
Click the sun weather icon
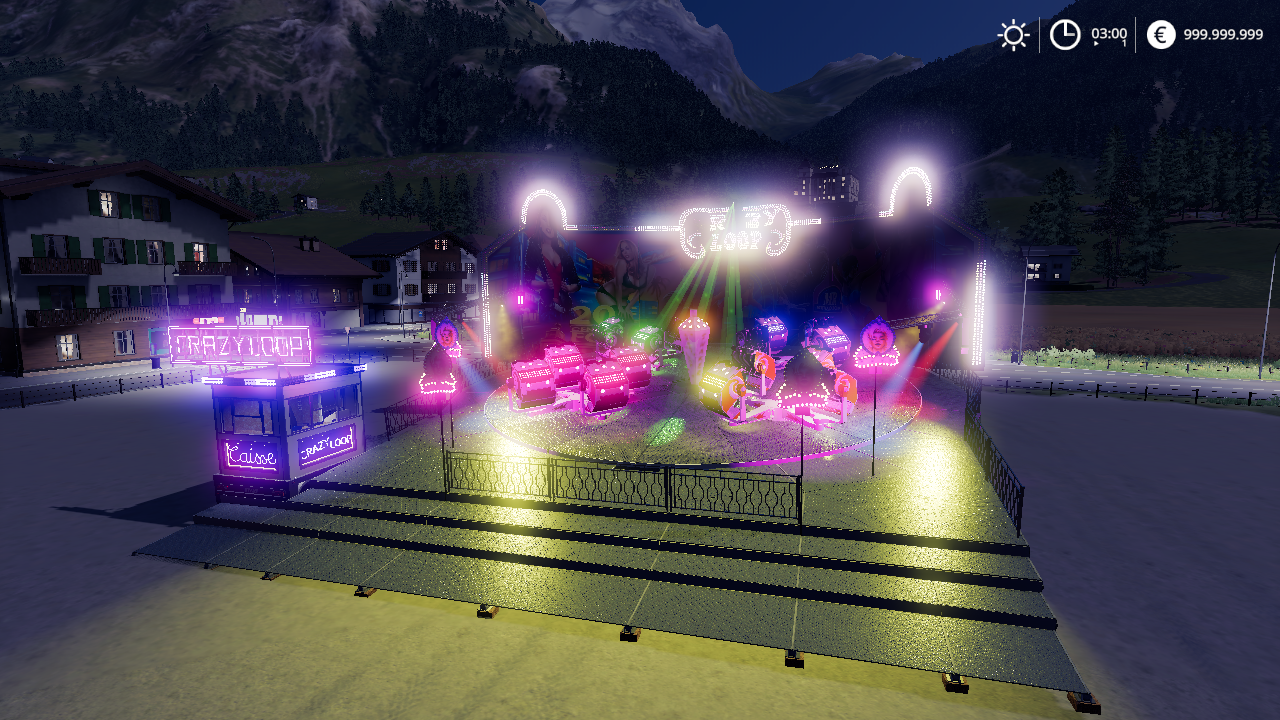(x=1013, y=35)
